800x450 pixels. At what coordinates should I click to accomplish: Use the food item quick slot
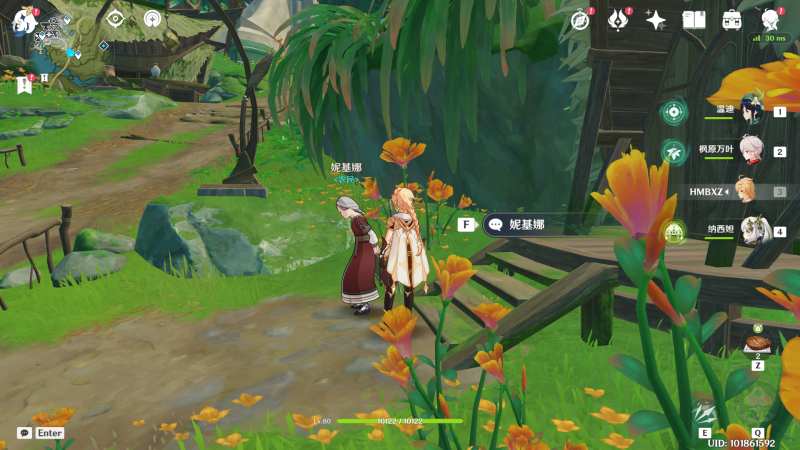757,343
